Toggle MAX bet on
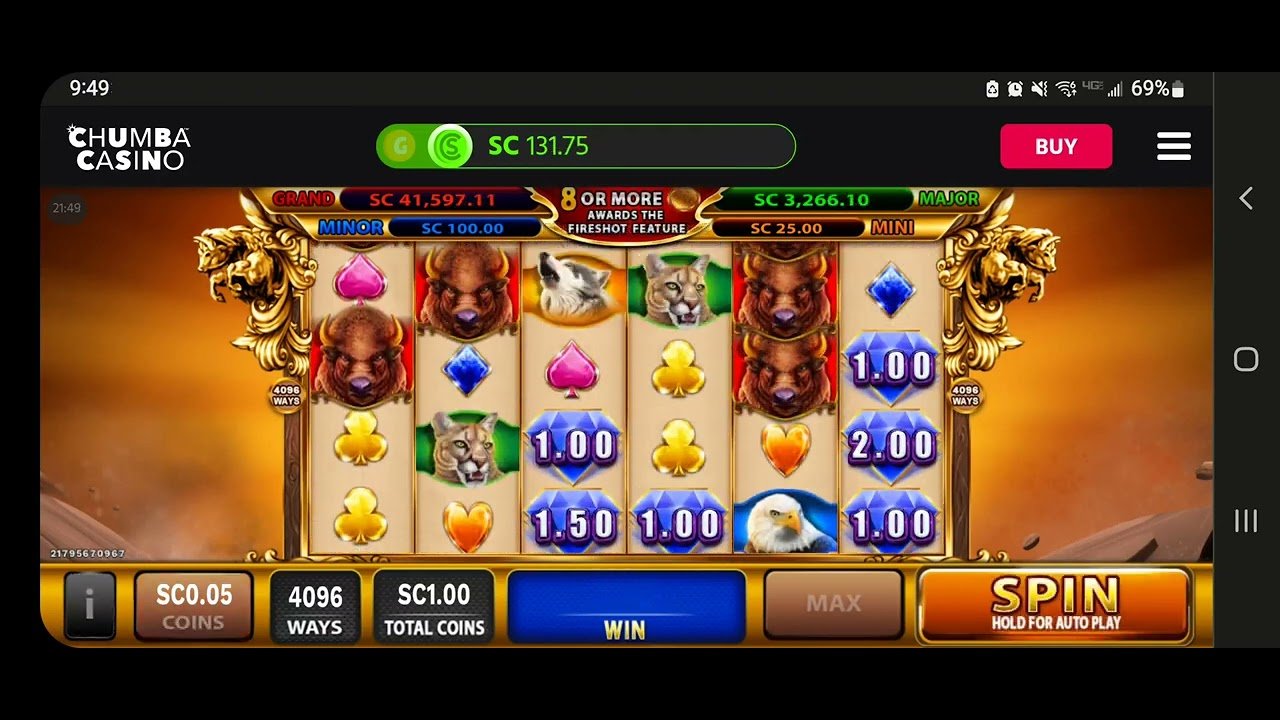This screenshot has width=1280, height=720. point(834,603)
